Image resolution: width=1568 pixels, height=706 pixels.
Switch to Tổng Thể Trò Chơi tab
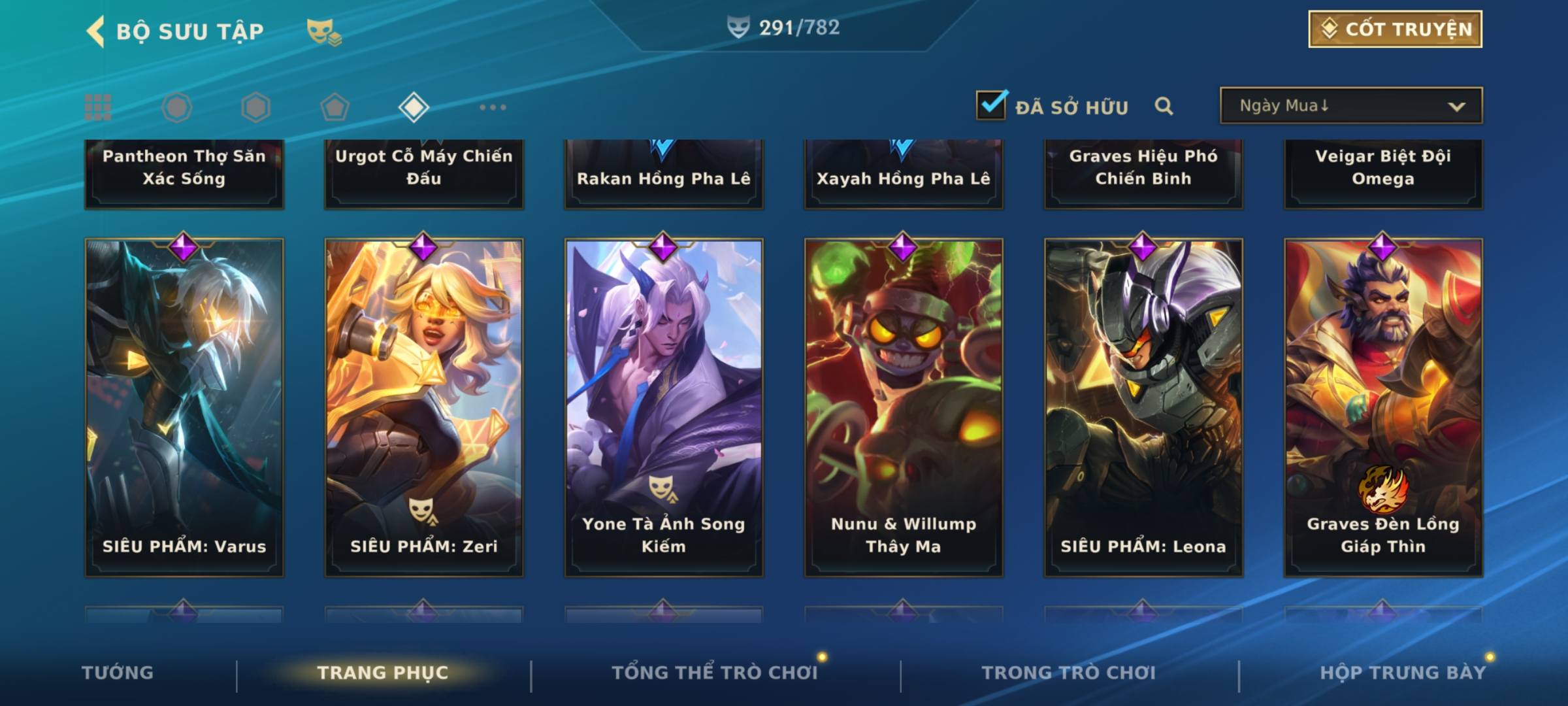point(715,673)
